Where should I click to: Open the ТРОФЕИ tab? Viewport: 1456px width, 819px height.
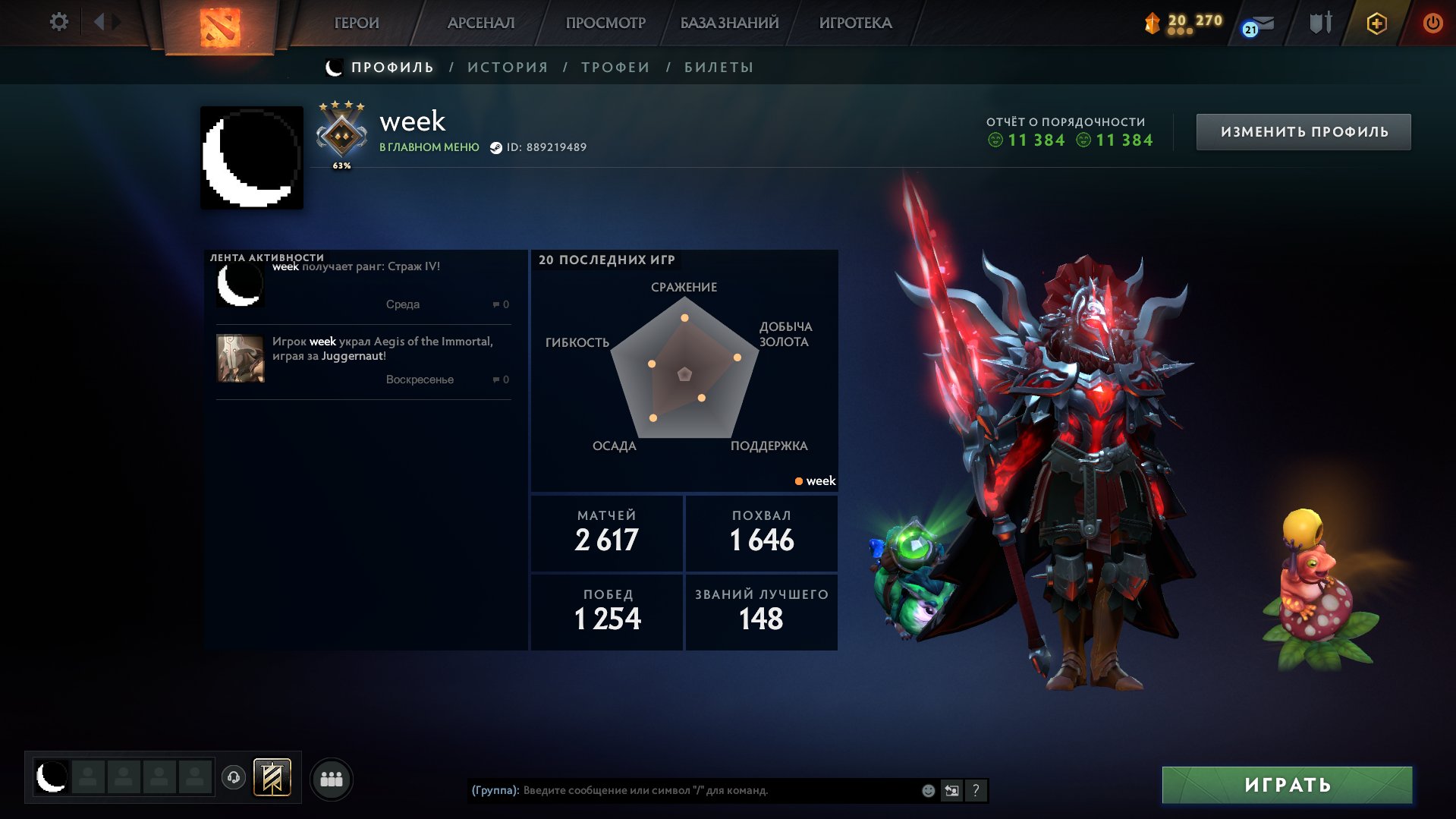click(x=613, y=67)
